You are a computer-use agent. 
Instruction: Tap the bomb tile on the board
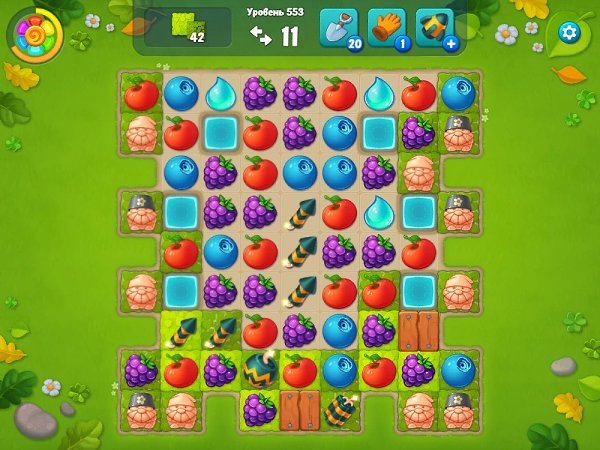[x=259, y=370]
